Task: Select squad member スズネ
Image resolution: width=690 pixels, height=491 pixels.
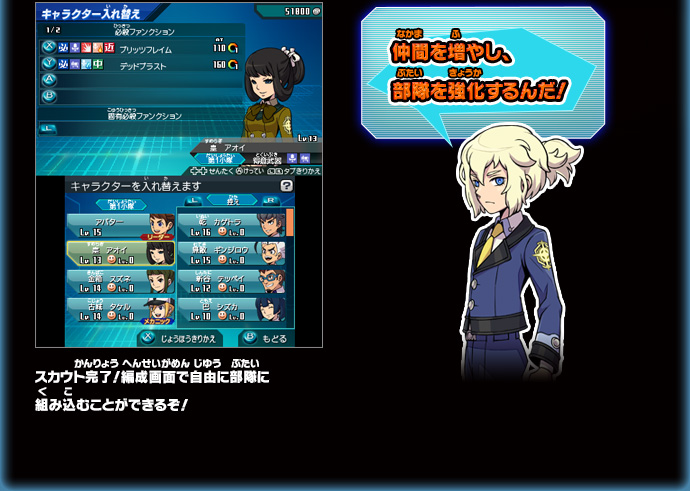Action: click(x=120, y=282)
